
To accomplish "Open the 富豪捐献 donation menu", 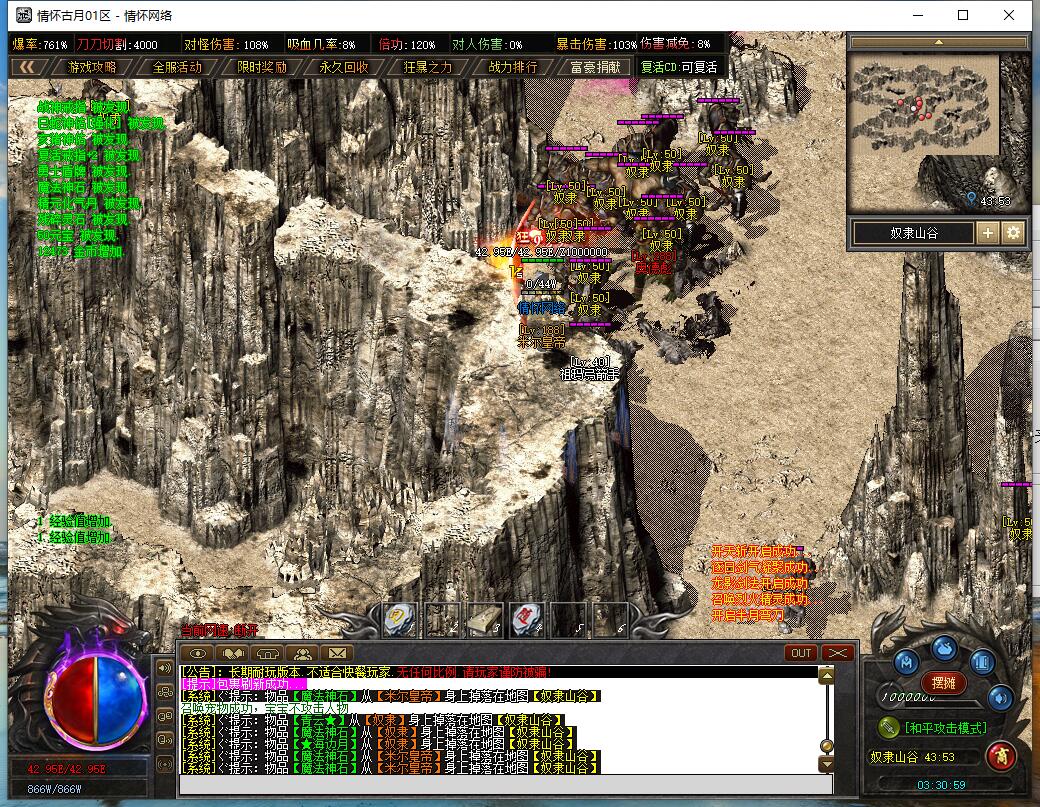I will pos(595,67).
